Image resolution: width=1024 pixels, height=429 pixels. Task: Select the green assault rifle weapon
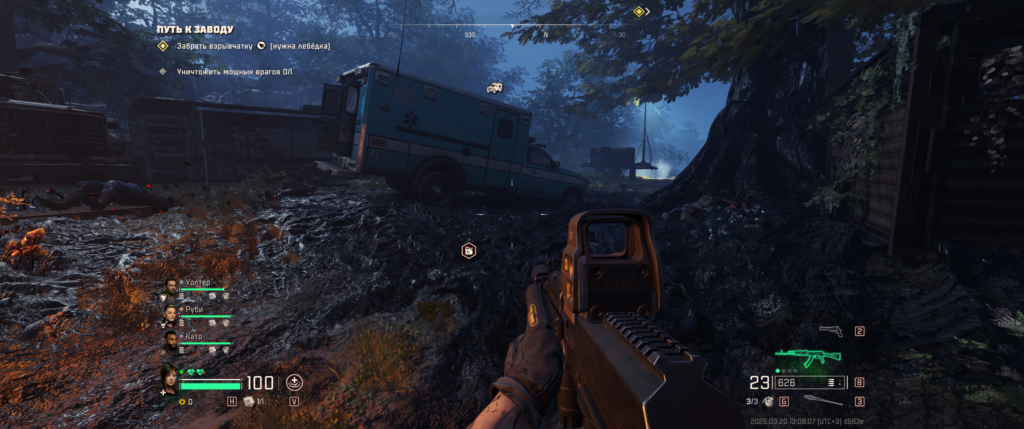click(808, 355)
